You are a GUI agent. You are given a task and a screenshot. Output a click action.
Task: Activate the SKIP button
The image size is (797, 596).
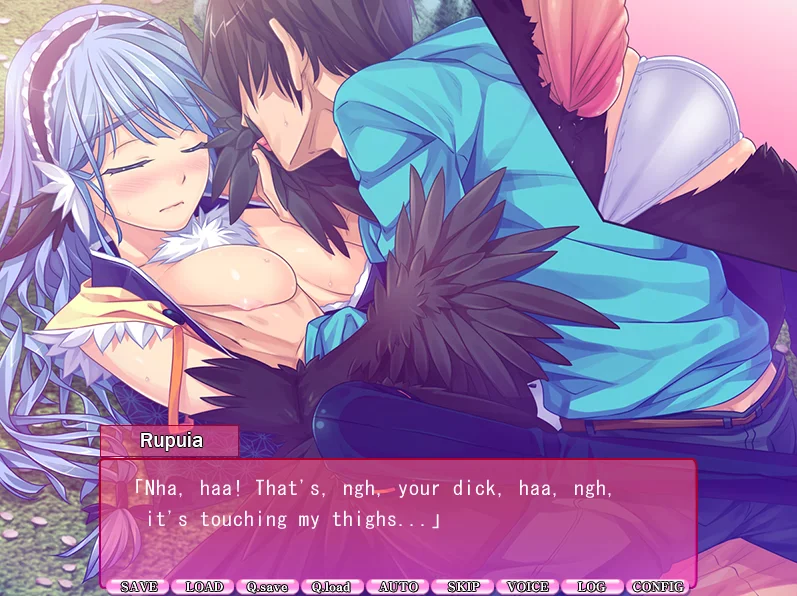[464, 587]
